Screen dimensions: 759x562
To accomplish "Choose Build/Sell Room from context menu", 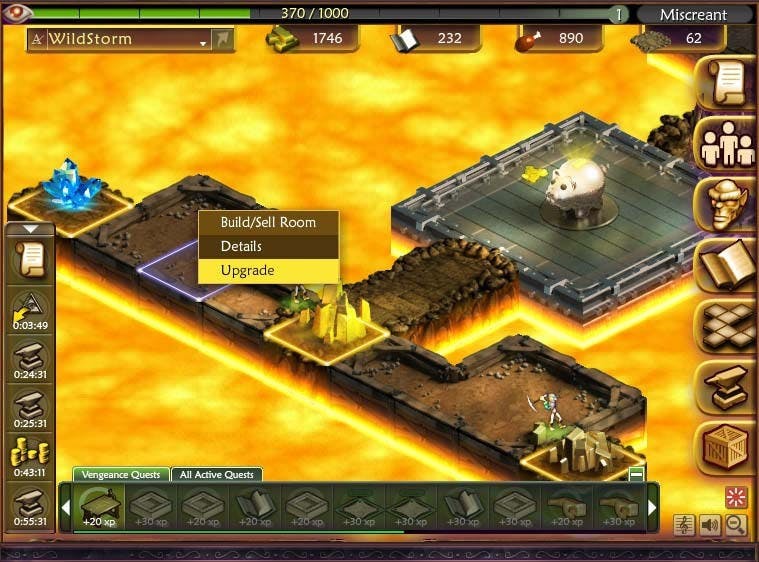I will pos(268,222).
